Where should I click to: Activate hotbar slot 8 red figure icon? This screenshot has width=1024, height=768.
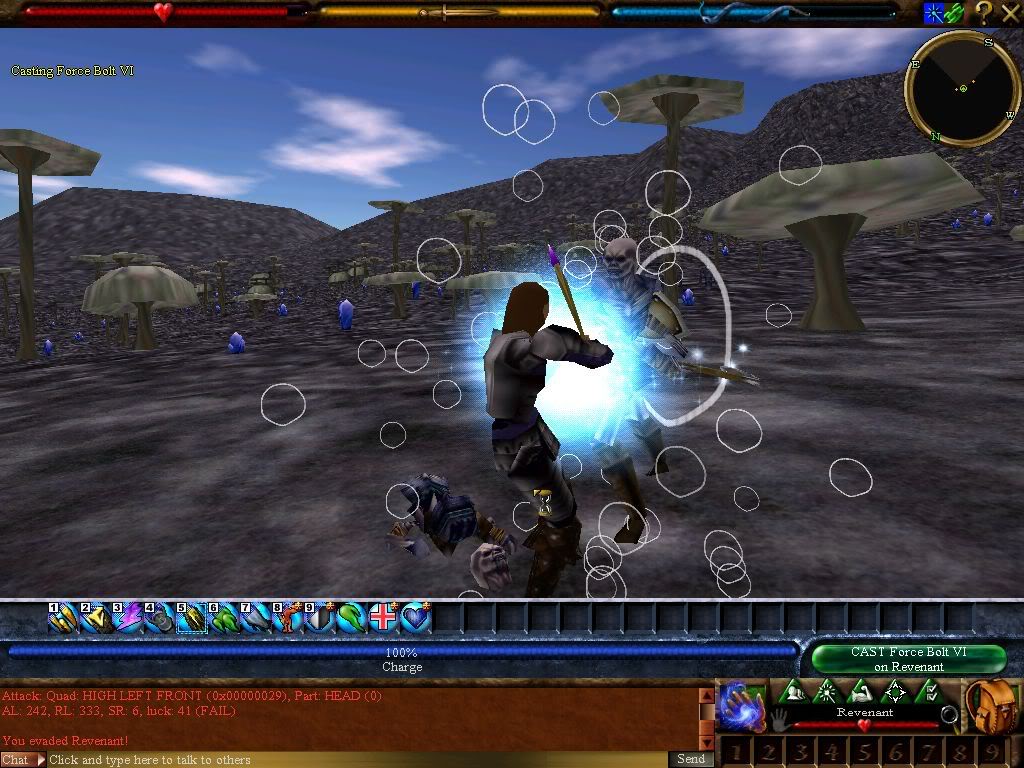[288, 619]
